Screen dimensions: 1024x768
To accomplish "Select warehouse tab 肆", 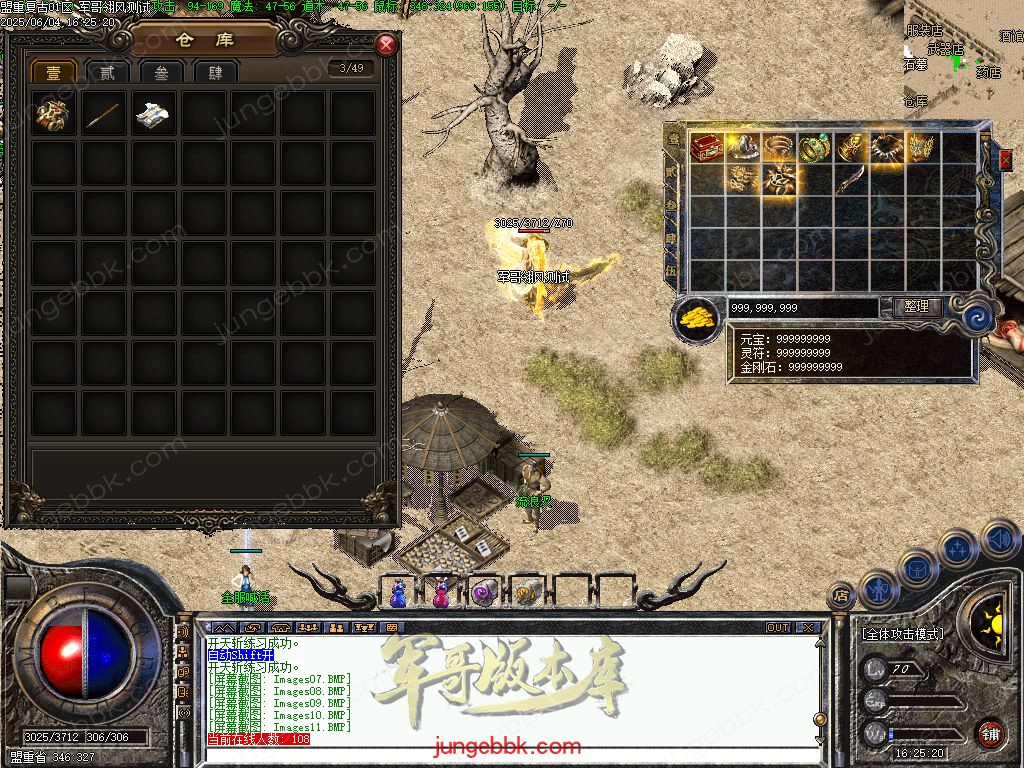I will pyautogui.click(x=215, y=72).
